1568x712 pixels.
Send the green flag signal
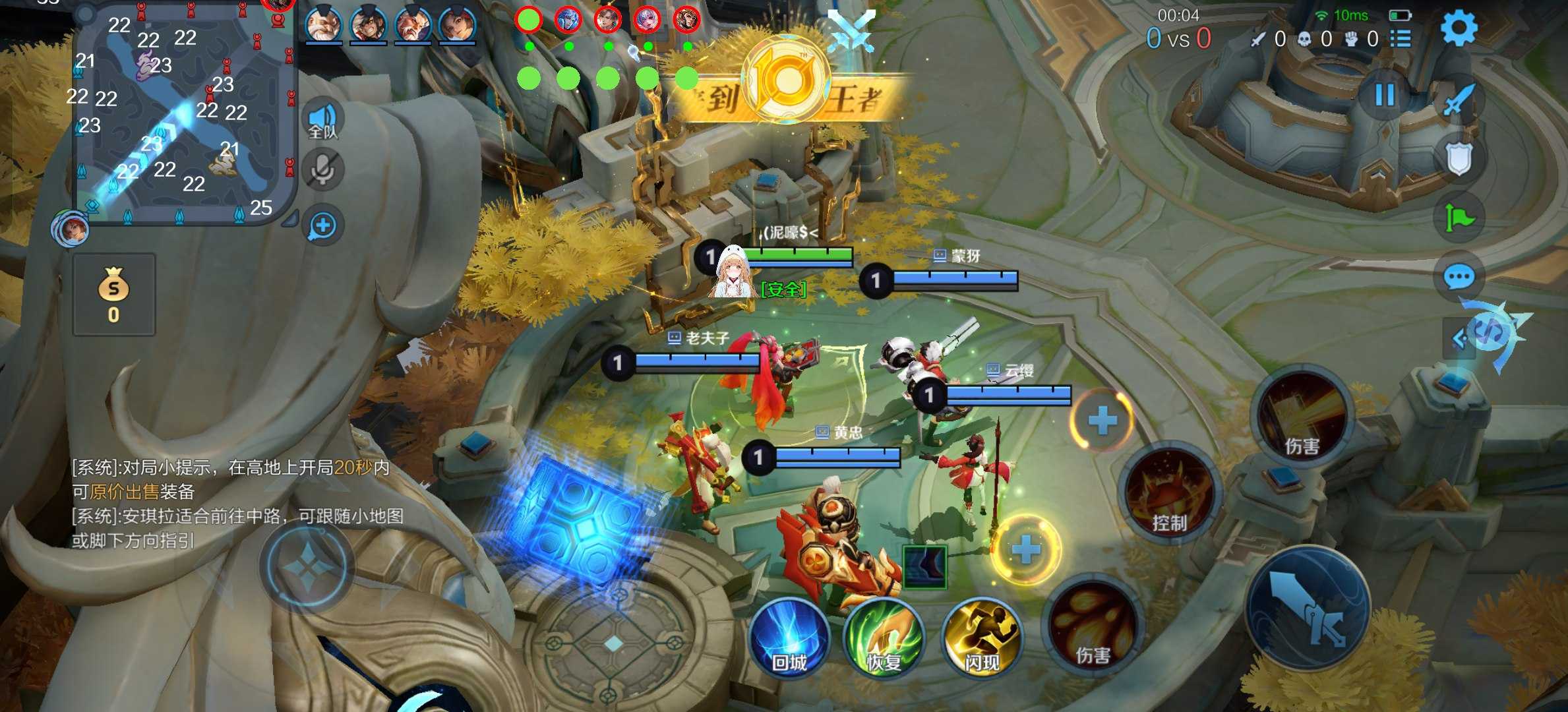[1459, 218]
